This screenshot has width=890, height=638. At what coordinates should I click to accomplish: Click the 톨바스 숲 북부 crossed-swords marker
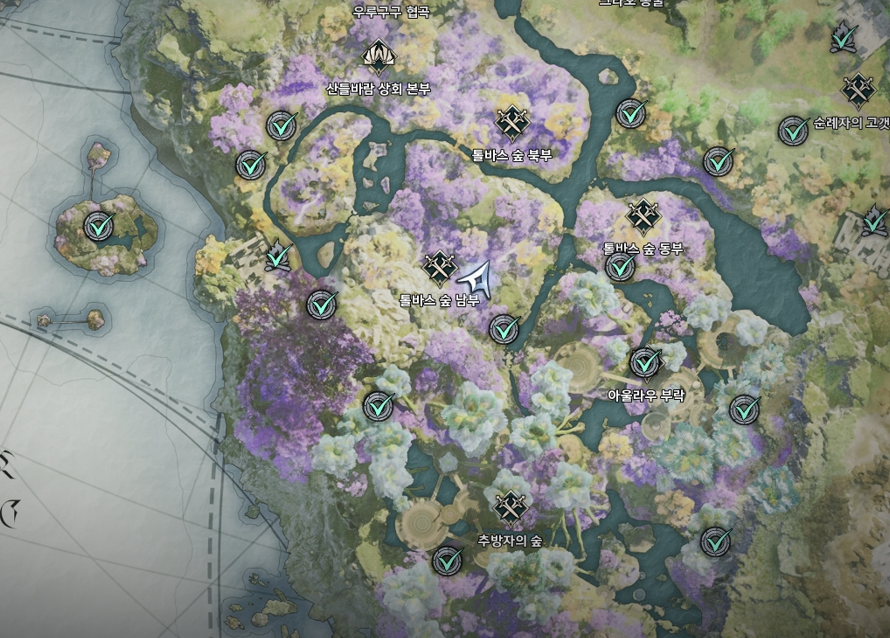[x=512, y=123]
